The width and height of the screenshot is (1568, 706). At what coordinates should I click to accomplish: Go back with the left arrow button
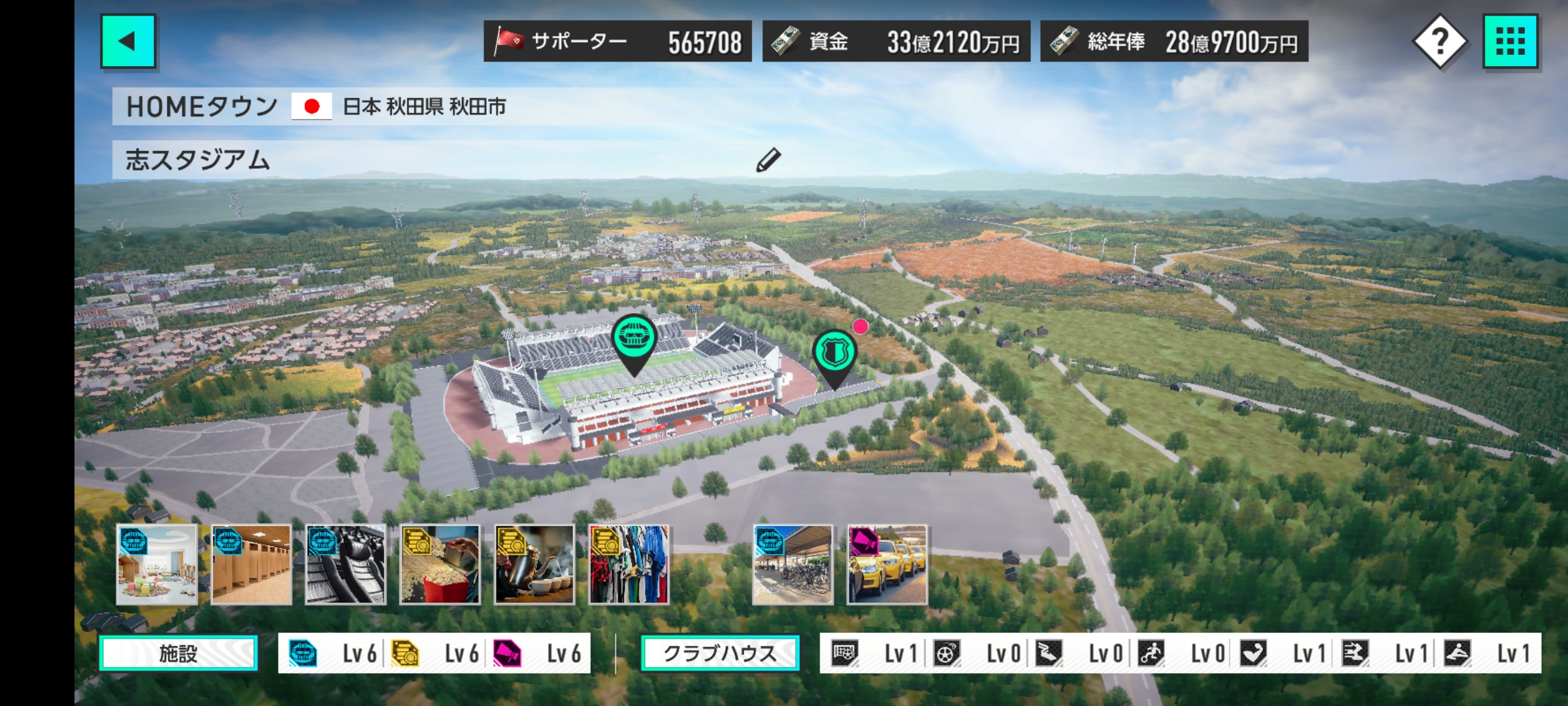[128, 41]
